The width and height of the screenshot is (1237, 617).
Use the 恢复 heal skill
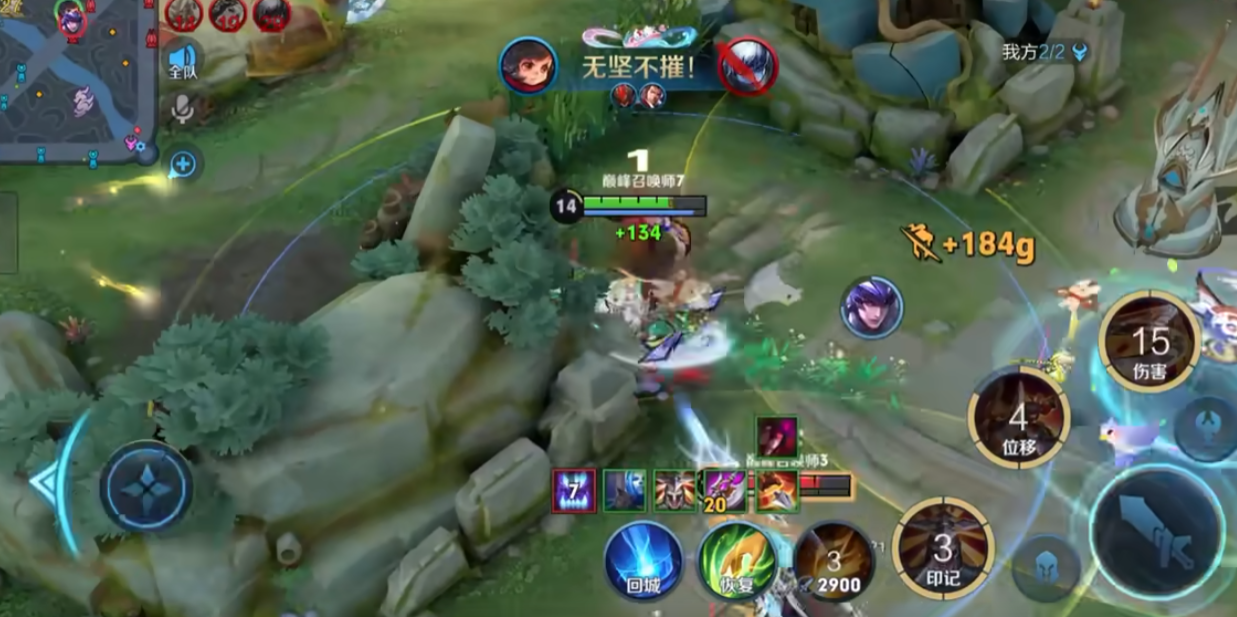[737, 560]
